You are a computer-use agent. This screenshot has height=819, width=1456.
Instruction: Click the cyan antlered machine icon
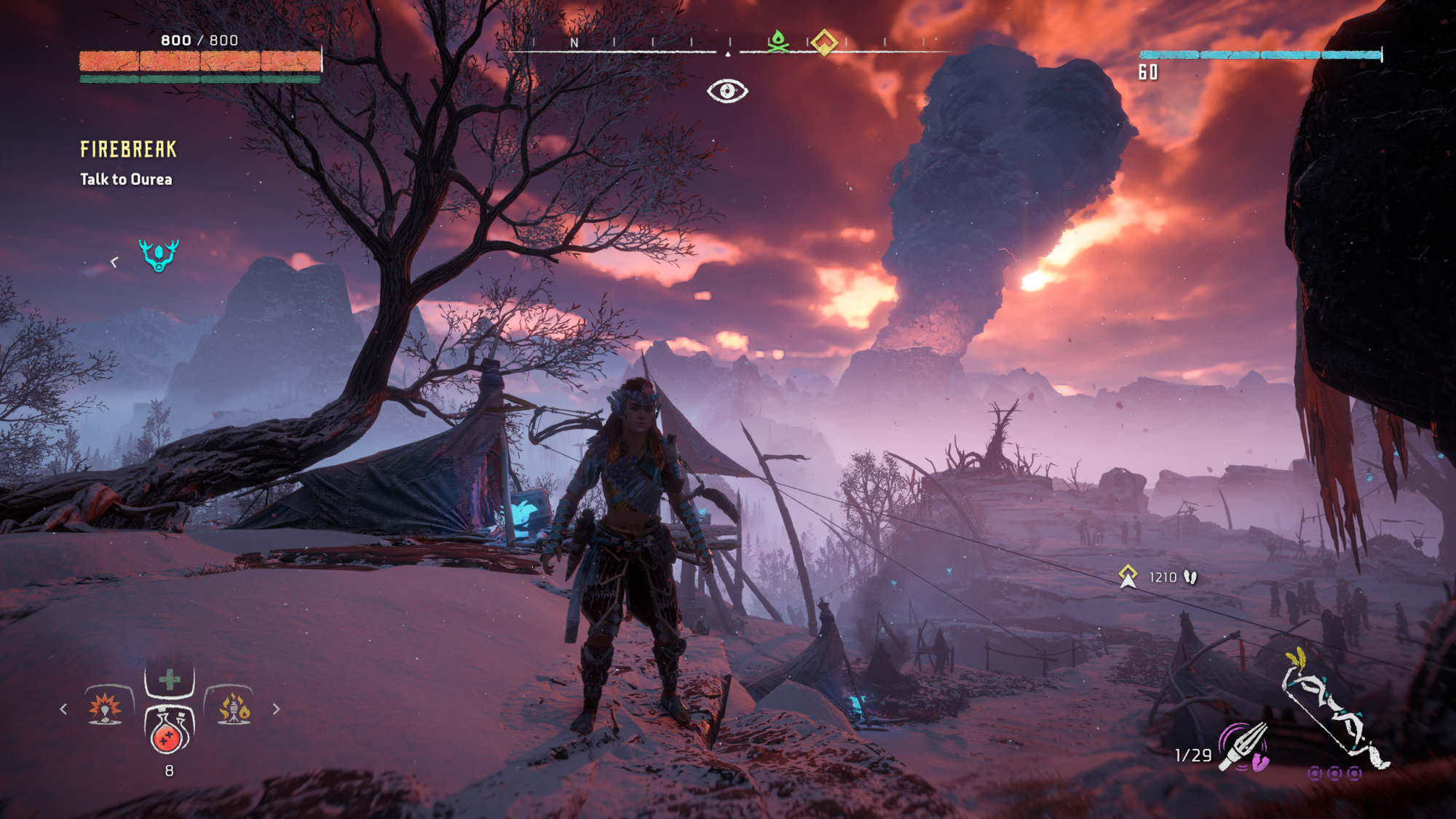tap(159, 255)
